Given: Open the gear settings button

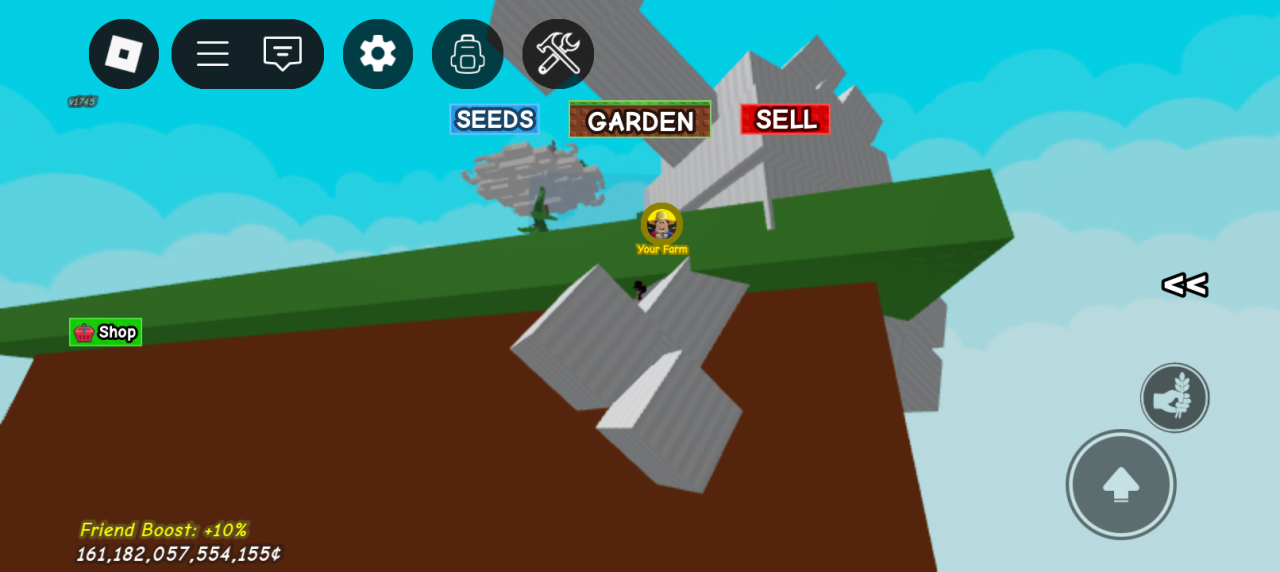Looking at the screenshot, I should [x=378, y=54].
